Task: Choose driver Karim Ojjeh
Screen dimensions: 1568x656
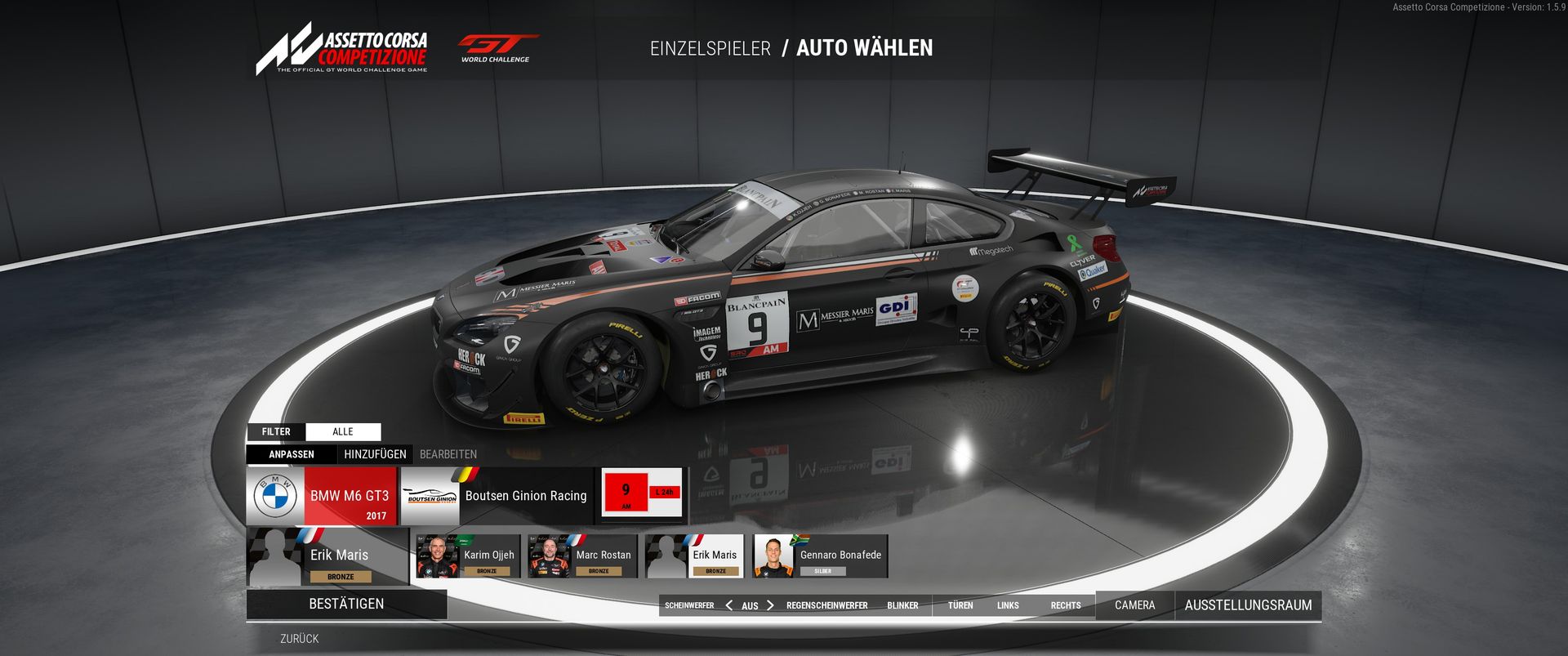Action: coord(468,556)
